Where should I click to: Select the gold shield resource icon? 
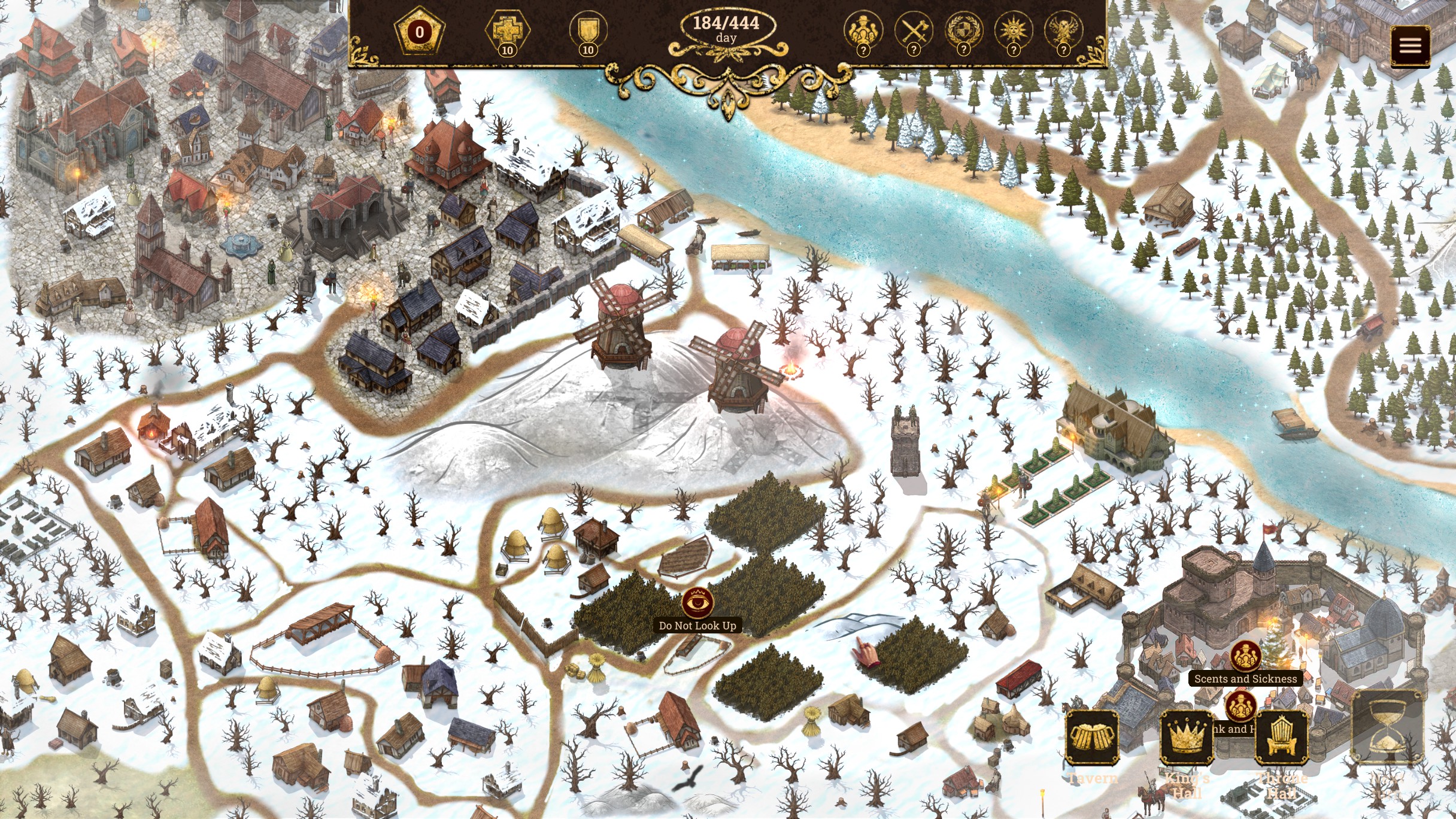tap(588, 30)
